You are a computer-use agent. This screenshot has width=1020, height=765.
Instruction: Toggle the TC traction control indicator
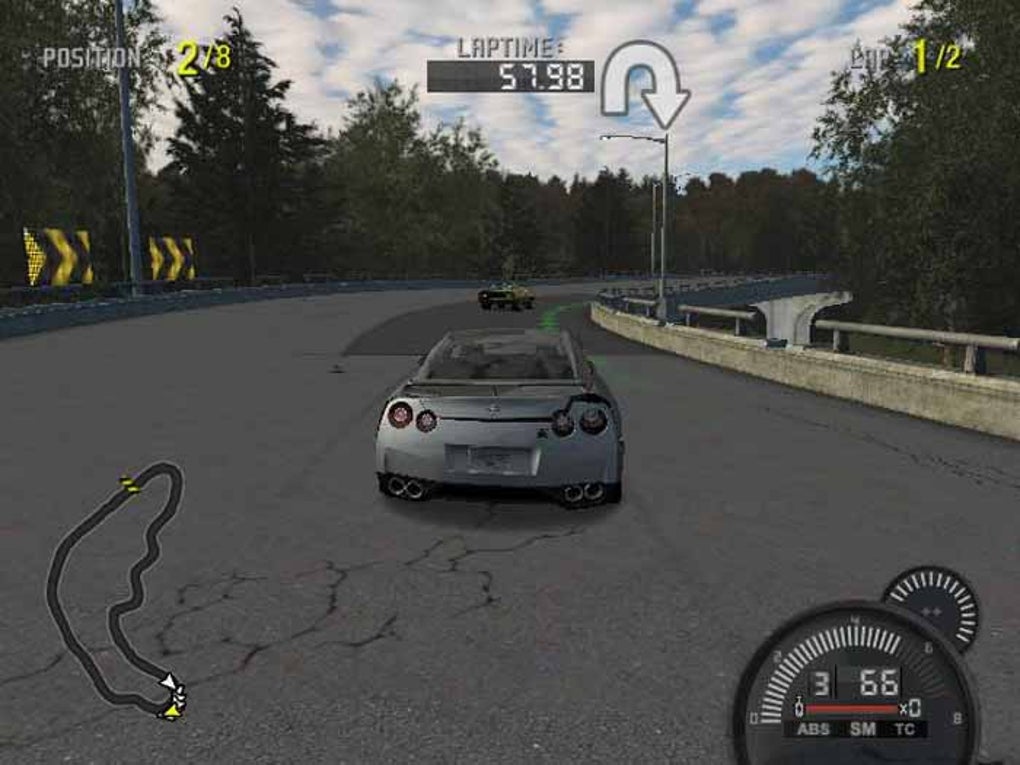coord(905,729)
